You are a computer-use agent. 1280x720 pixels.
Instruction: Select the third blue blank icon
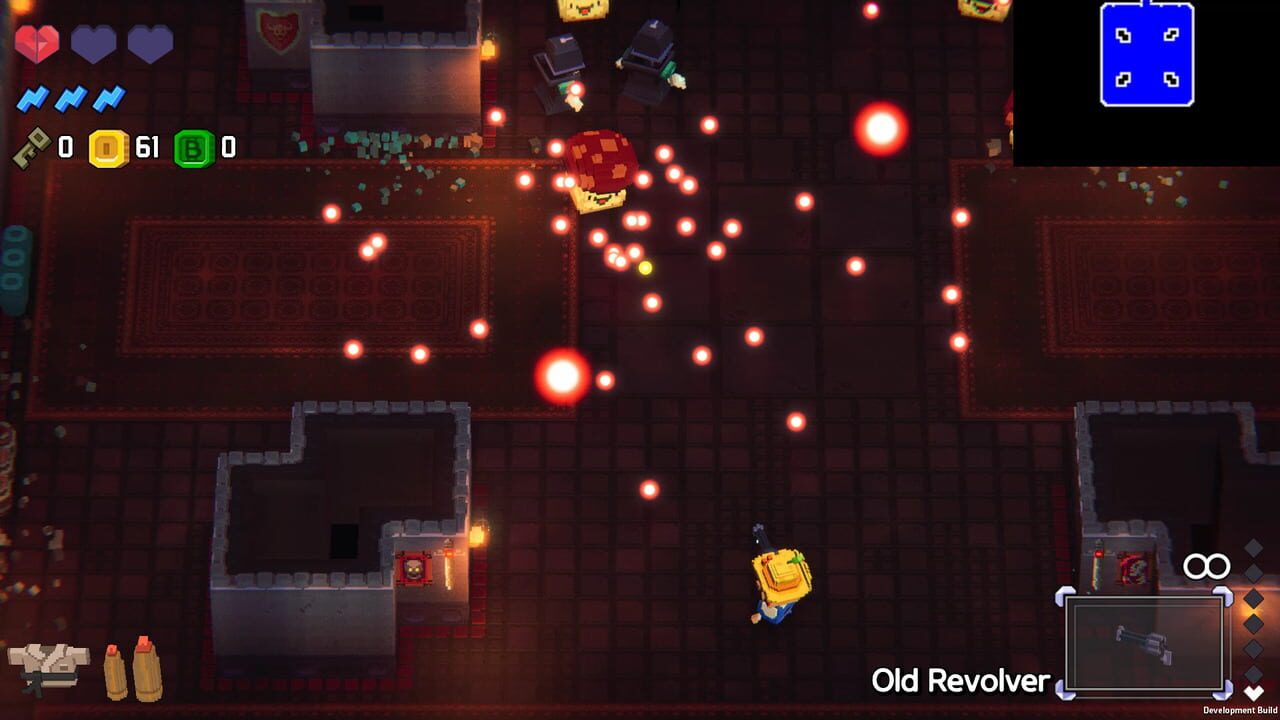coord(107,99)
